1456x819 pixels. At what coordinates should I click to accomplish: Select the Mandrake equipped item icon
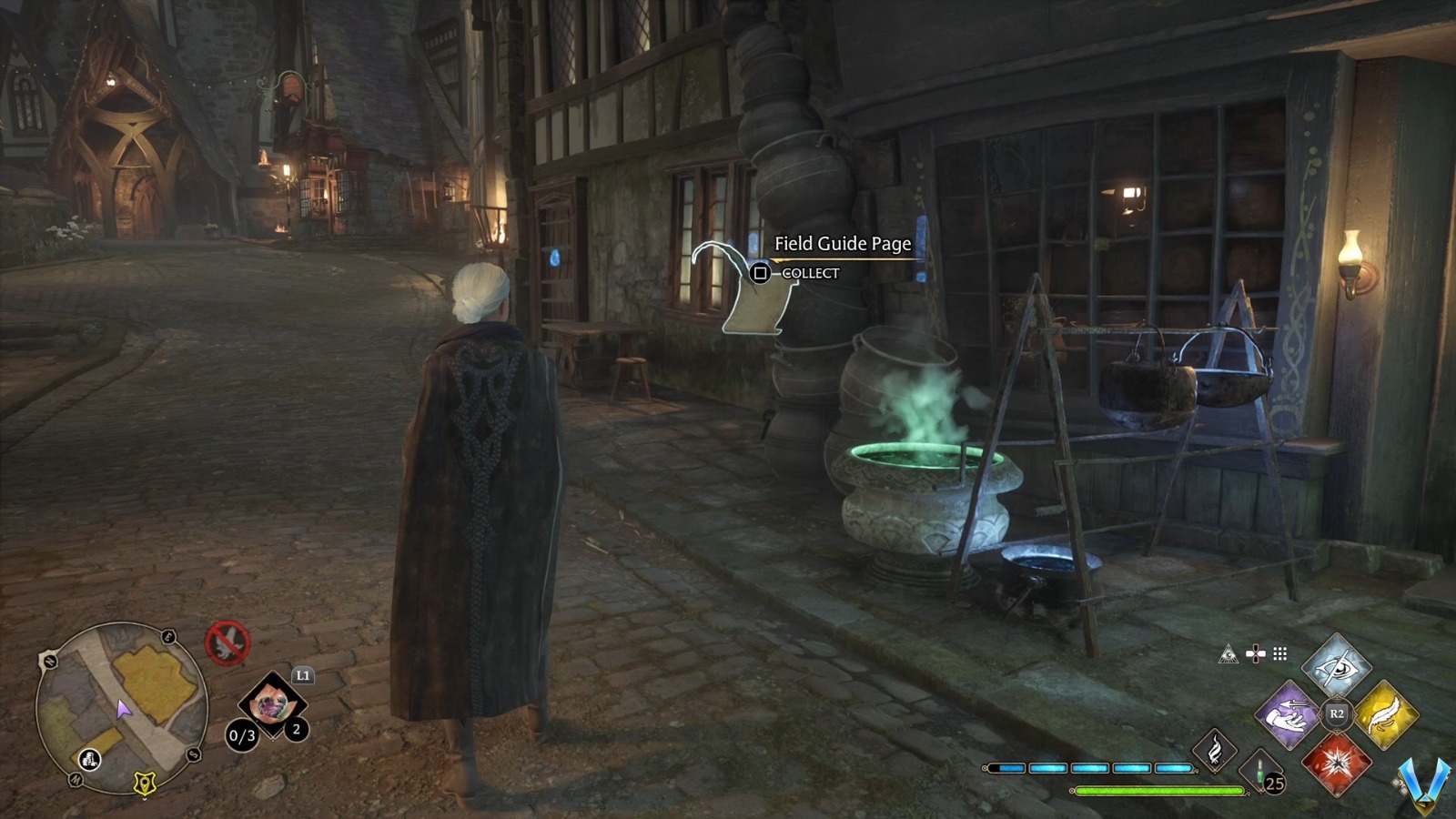pos(271,705)
